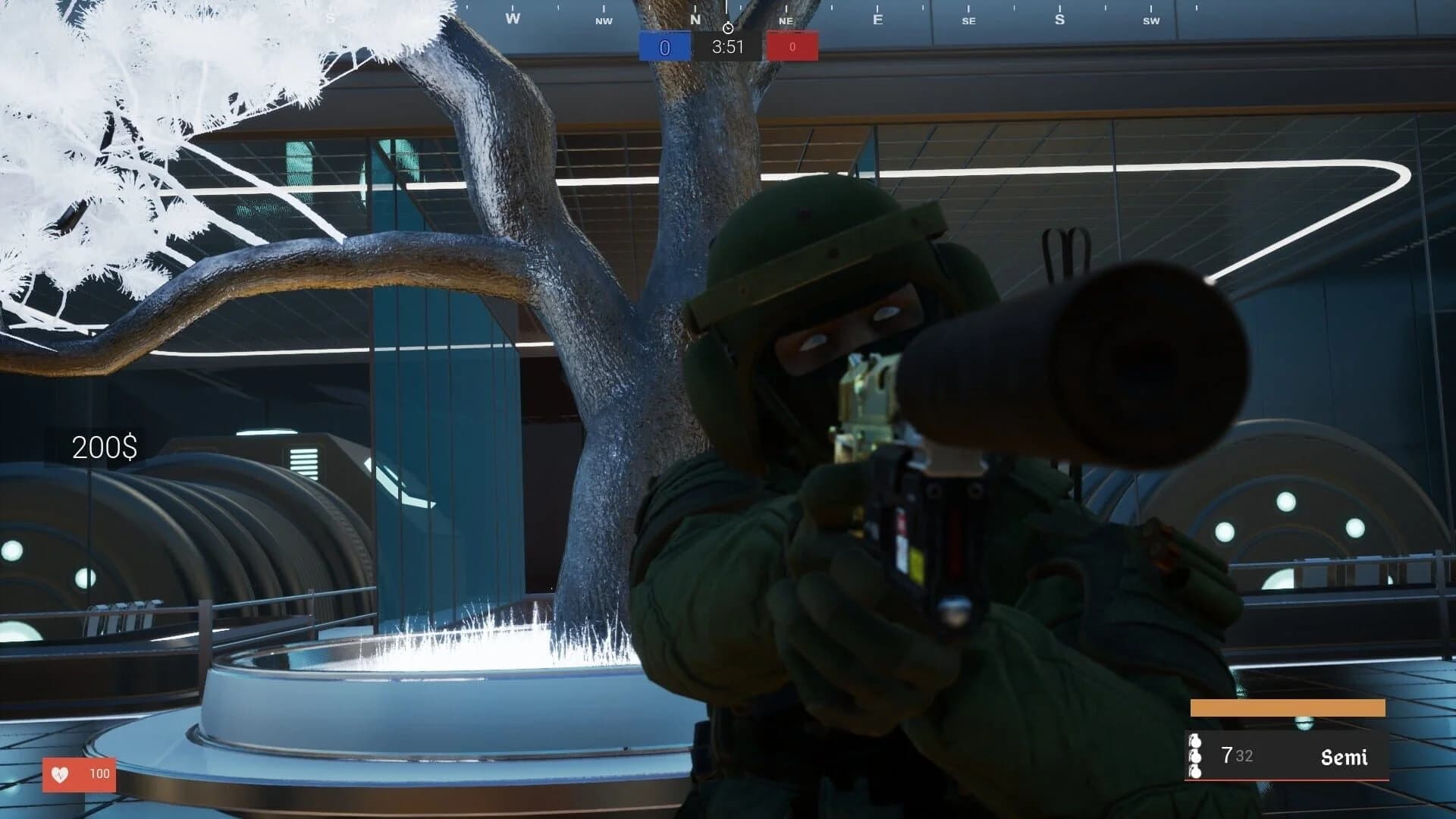Expand the NW compass heading marker
1456x819 pixels.
click(603, 22)
